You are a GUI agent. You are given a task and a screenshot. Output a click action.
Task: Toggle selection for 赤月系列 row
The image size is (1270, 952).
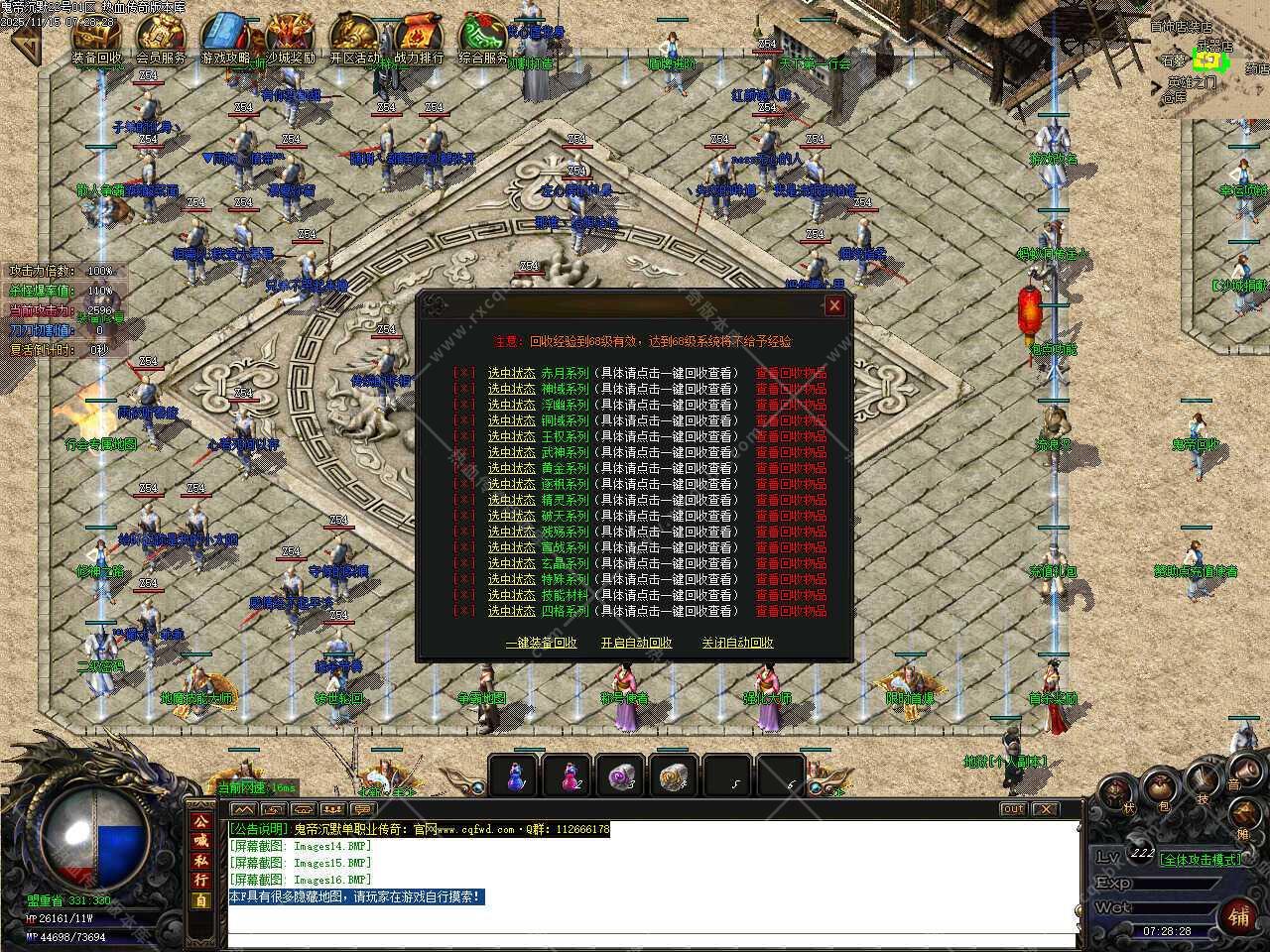point(464,373)
